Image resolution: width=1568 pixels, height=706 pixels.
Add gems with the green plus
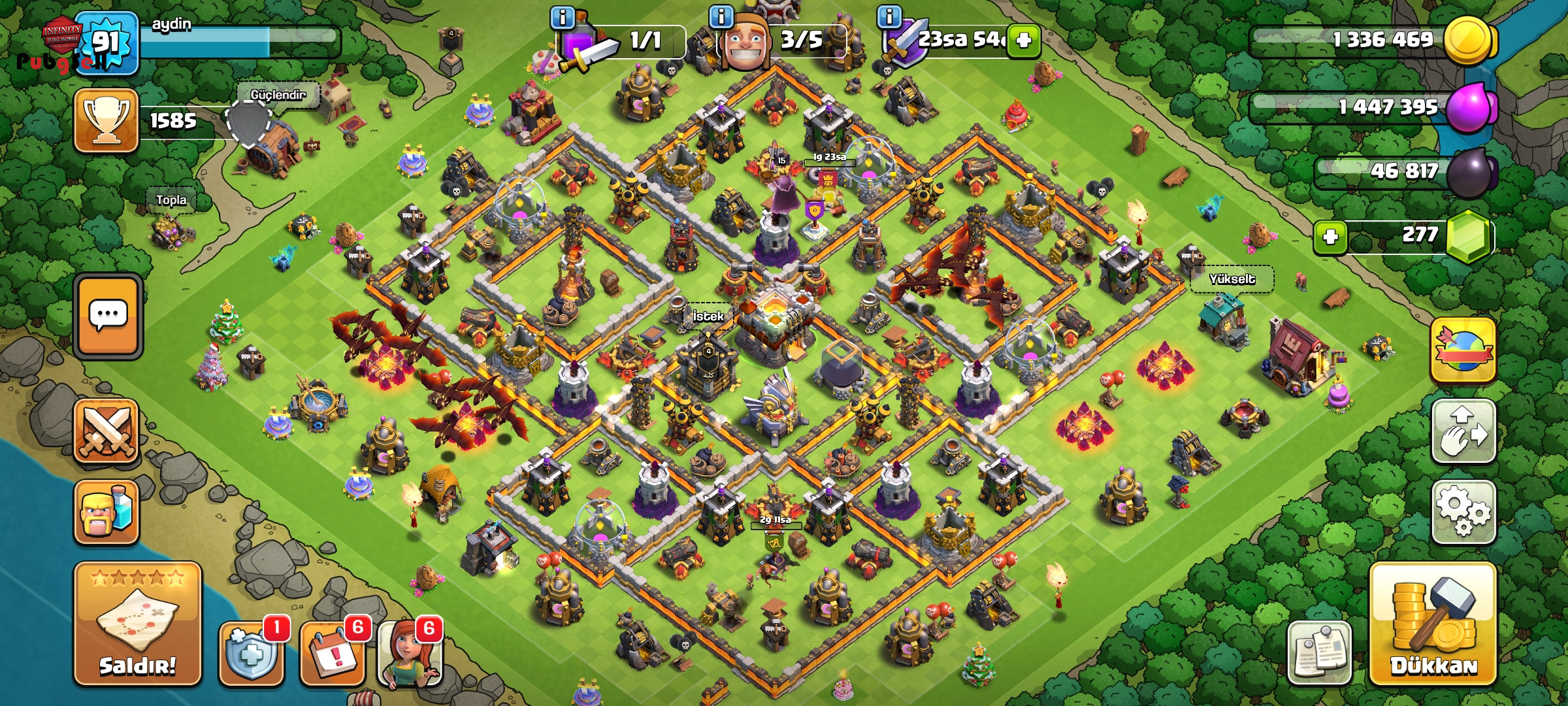1330,236
